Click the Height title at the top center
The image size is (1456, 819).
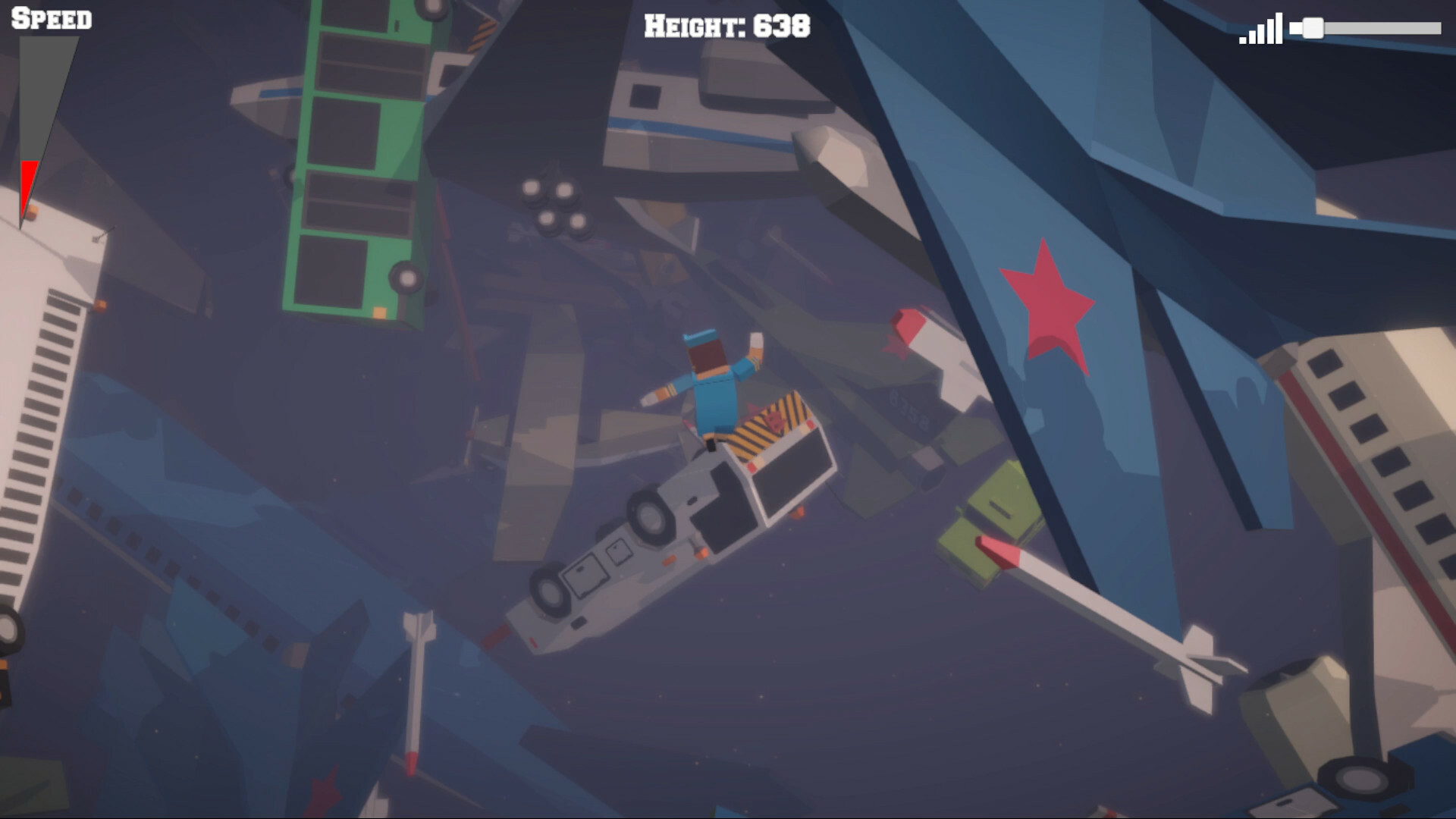(x=726, y=27)
